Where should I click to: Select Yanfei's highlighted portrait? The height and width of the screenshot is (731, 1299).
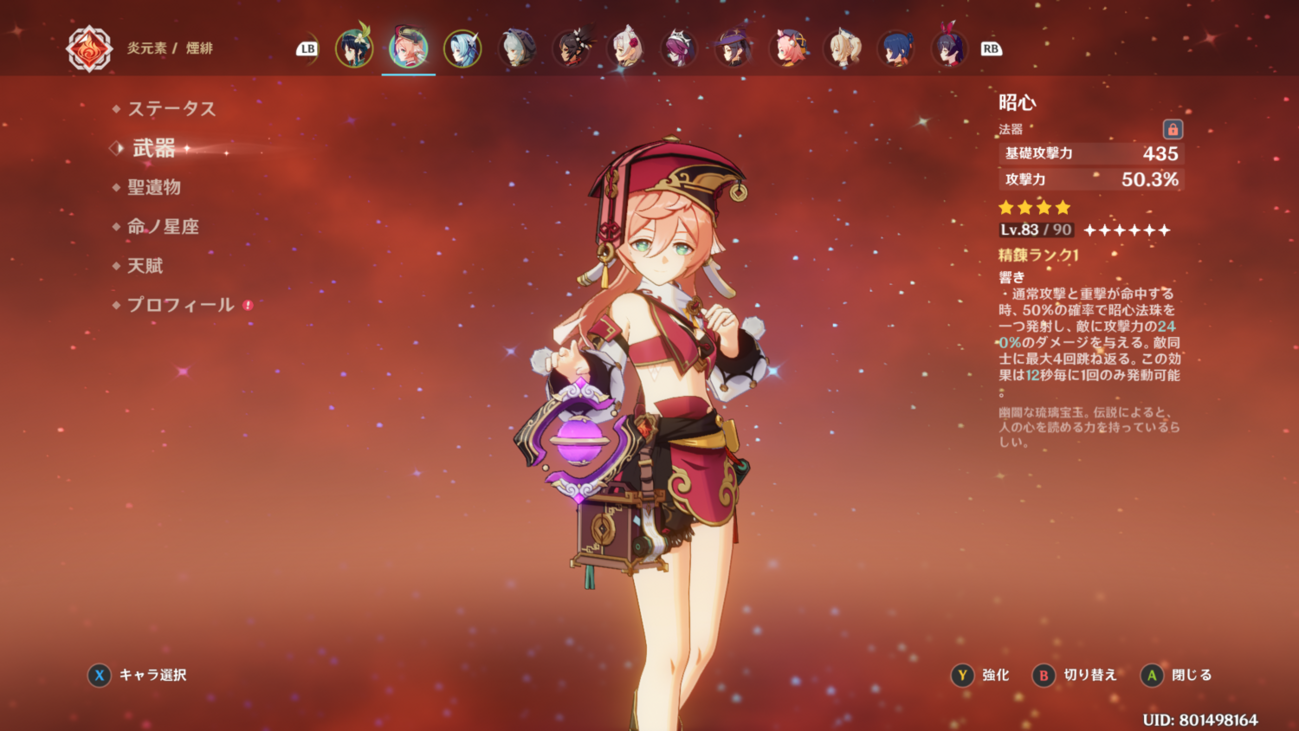(x=408, y=48)
